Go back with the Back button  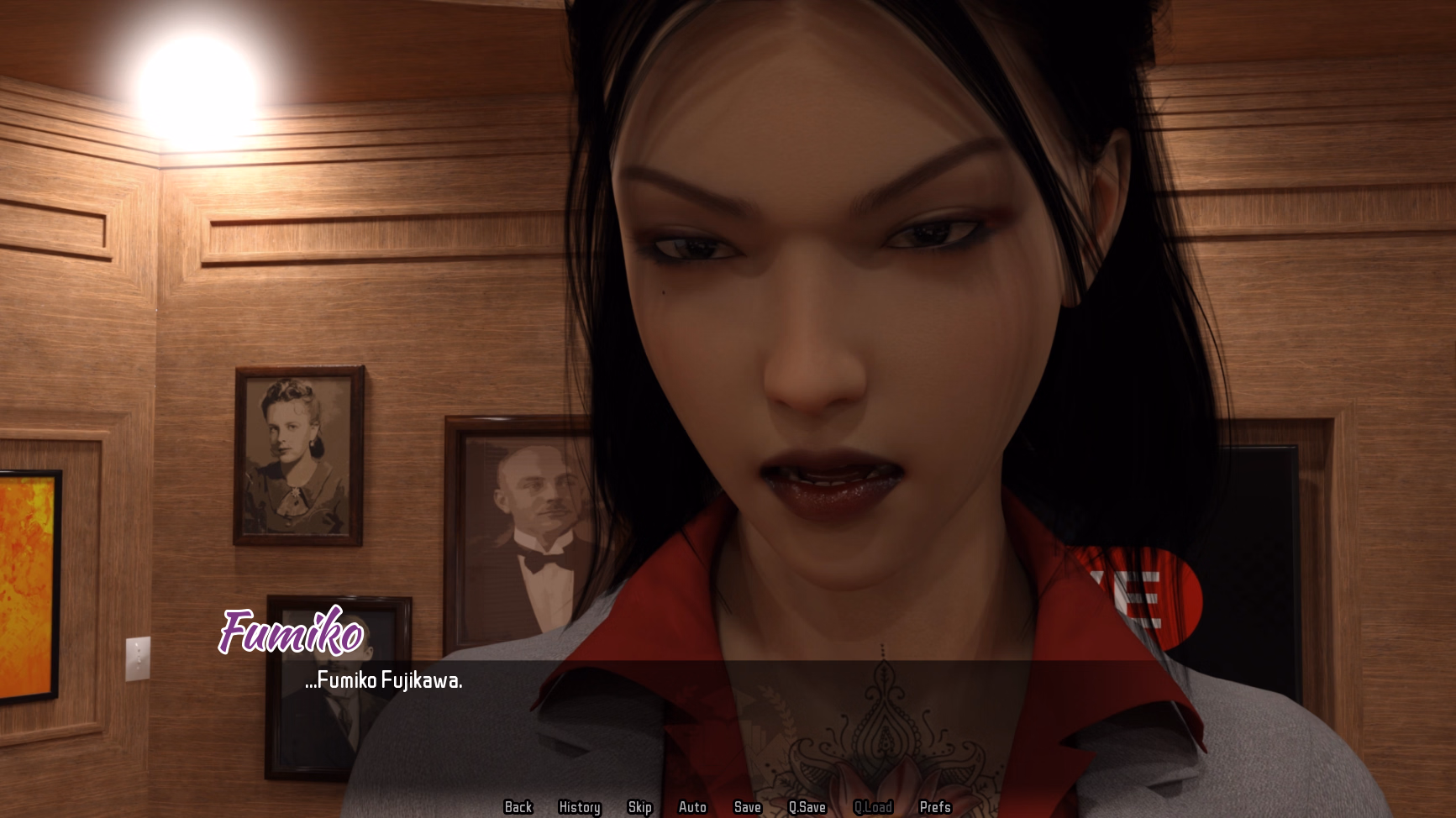click(518, 807)
